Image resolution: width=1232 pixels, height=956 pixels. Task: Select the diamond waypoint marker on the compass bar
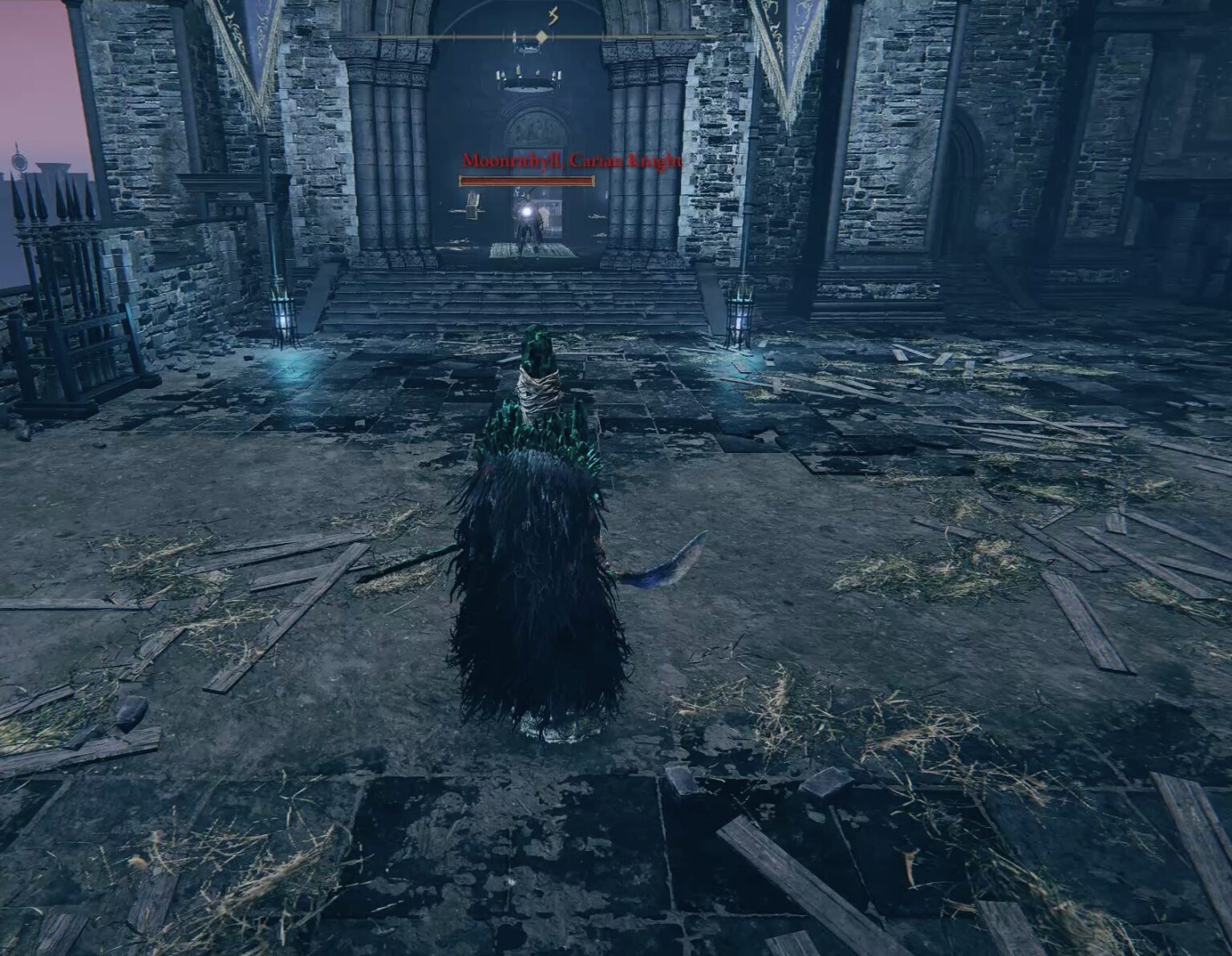point(542,35)
